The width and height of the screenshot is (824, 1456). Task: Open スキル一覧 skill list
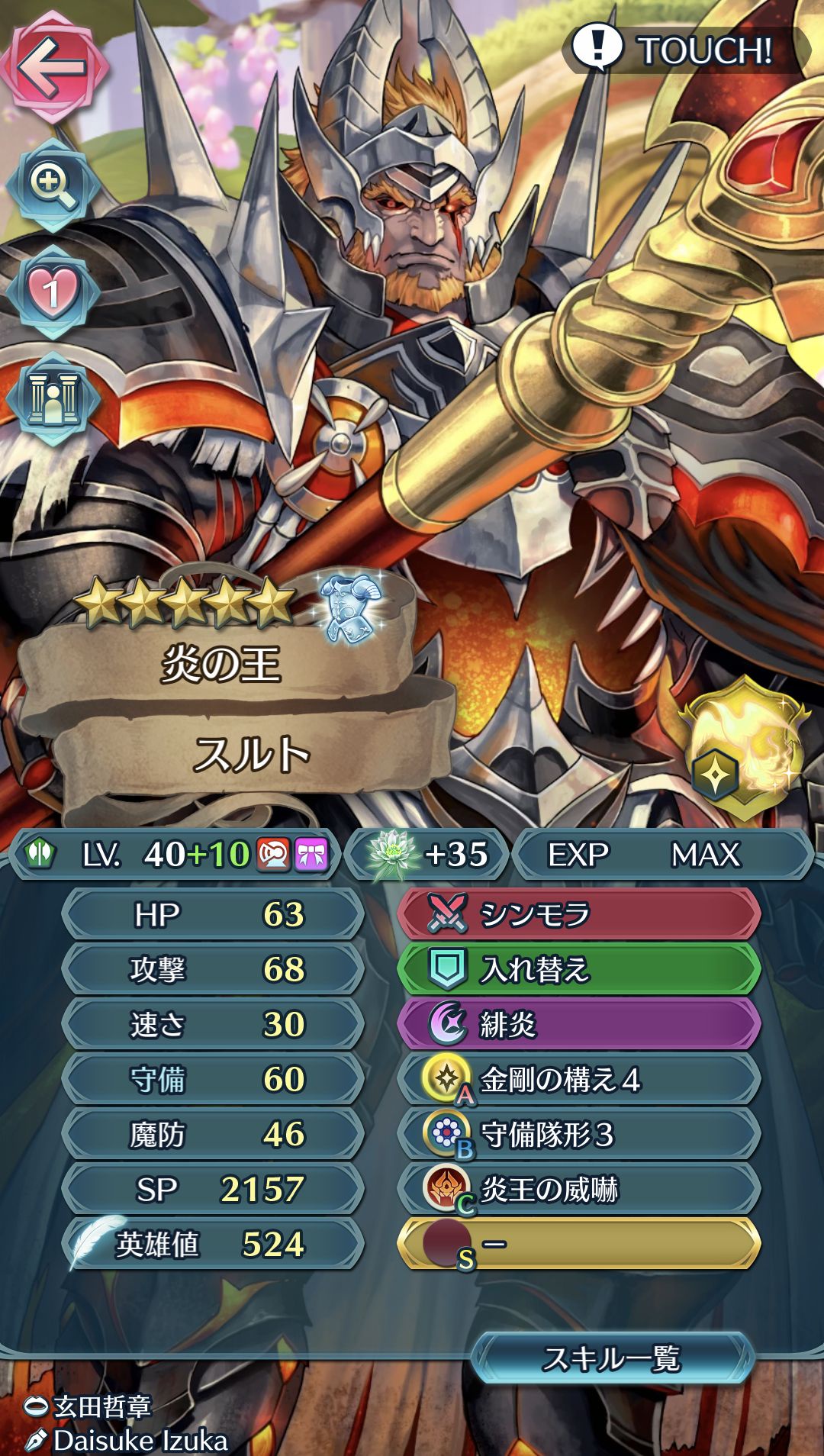tap(612, 1358)
